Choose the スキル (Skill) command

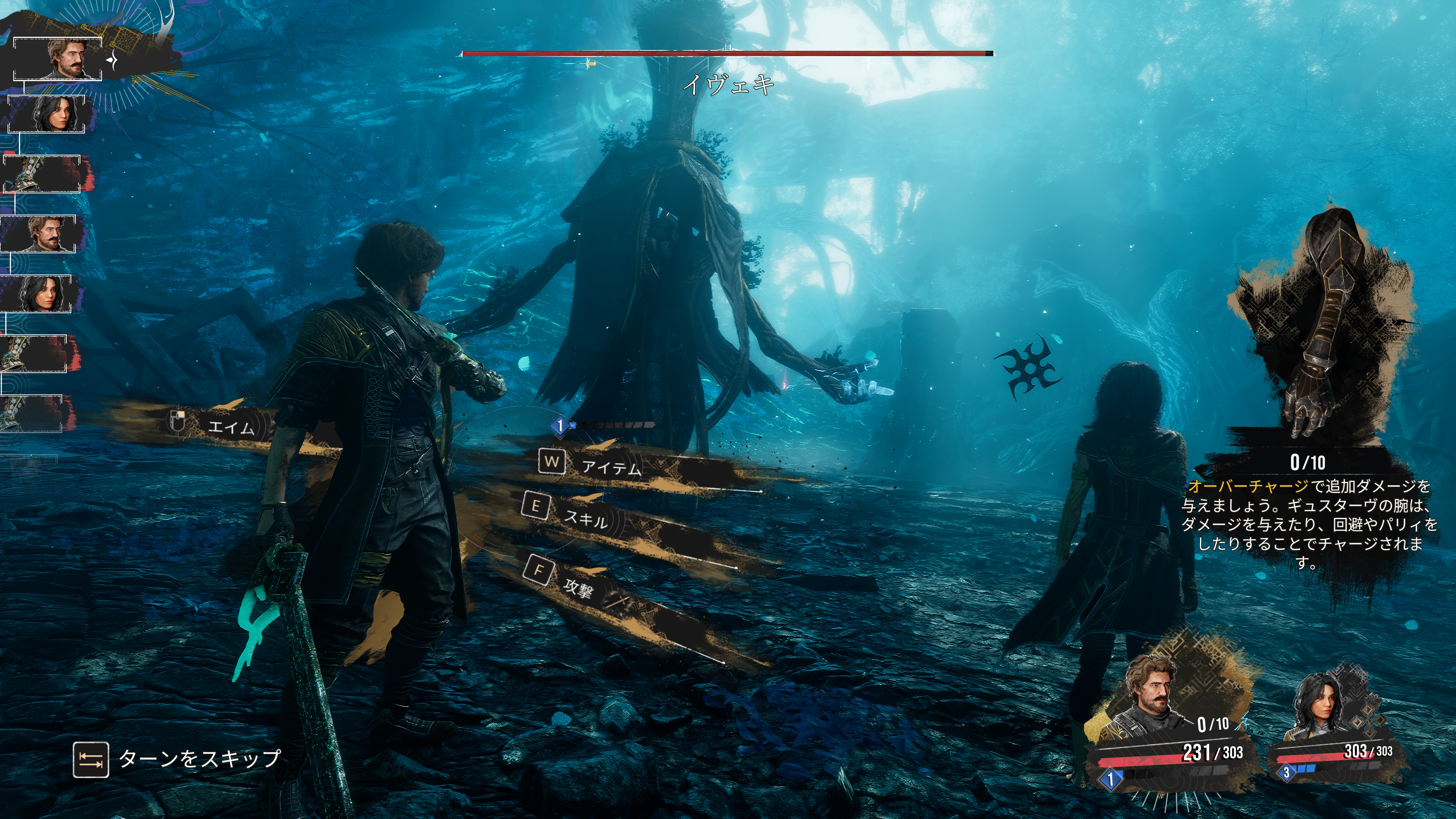[x=586, y=518]
